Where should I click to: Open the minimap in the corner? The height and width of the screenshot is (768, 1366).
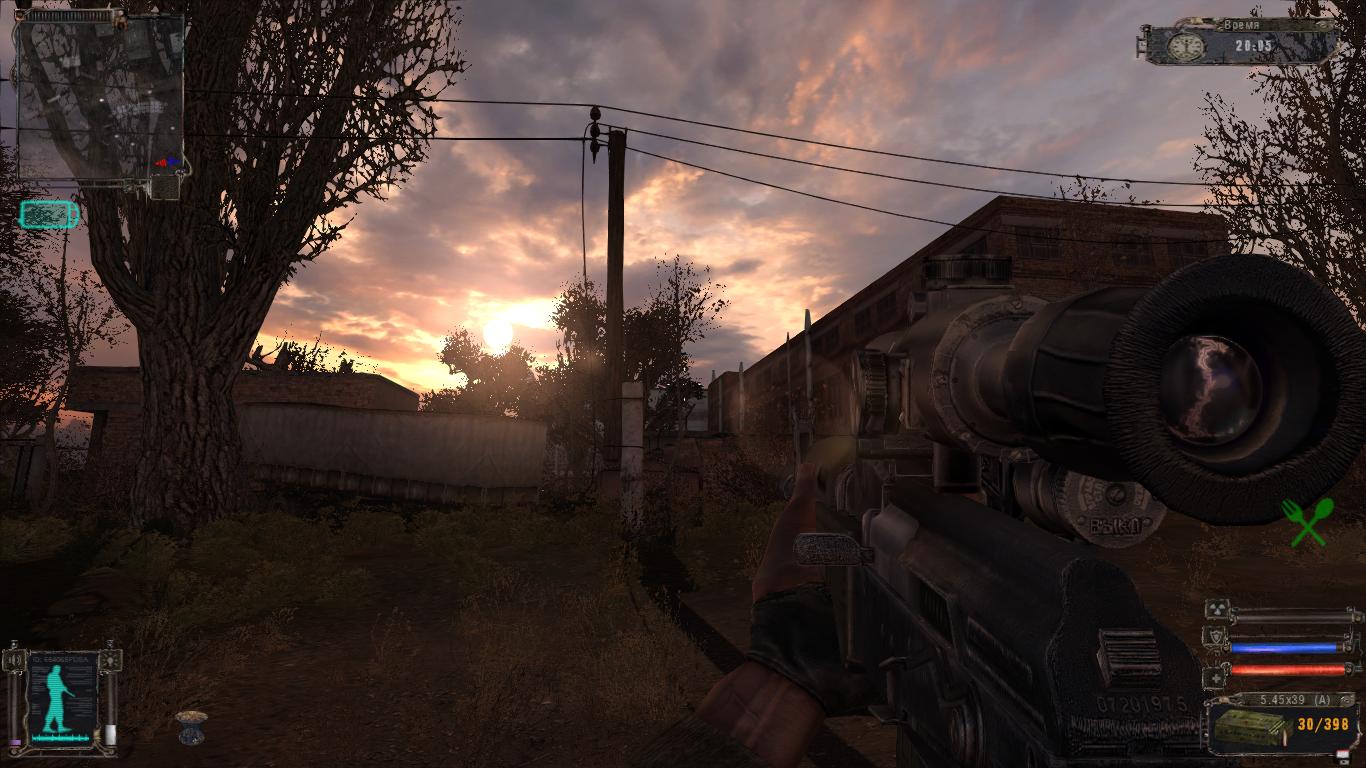pyautogui.click(x=101, y=97)
